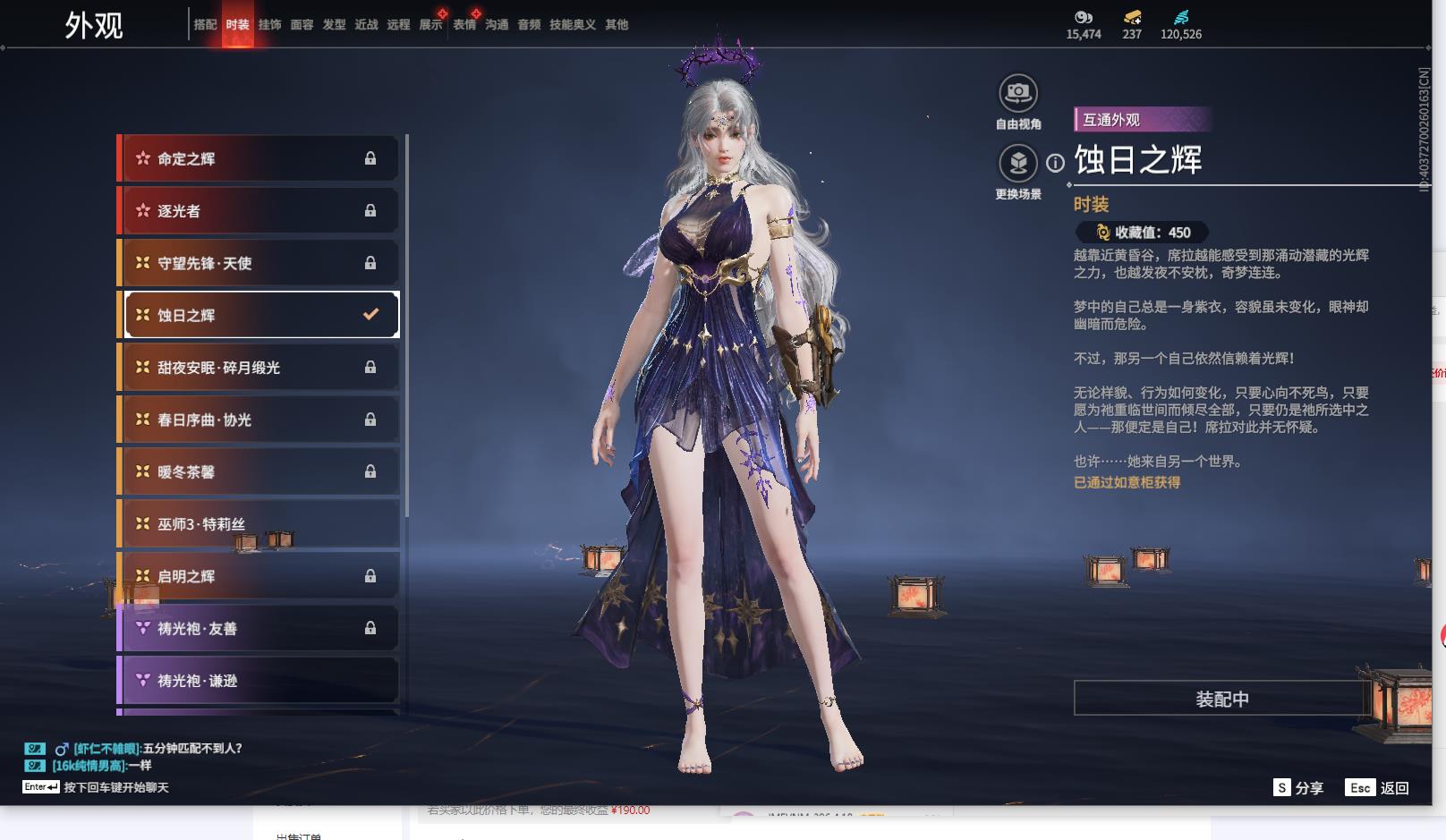This screenshot has height=840, width=1446.
Task: Switch to the 发型 hairstyle tab
Action: point(334,25)
